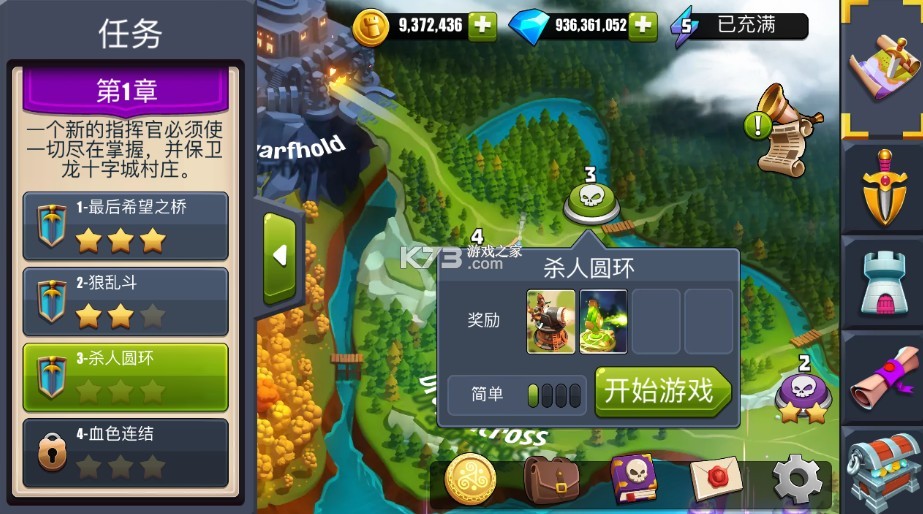This screenshot has width=923, height=514.
Task: Buy more blue gems with plus button
Action: coord(642,26)
